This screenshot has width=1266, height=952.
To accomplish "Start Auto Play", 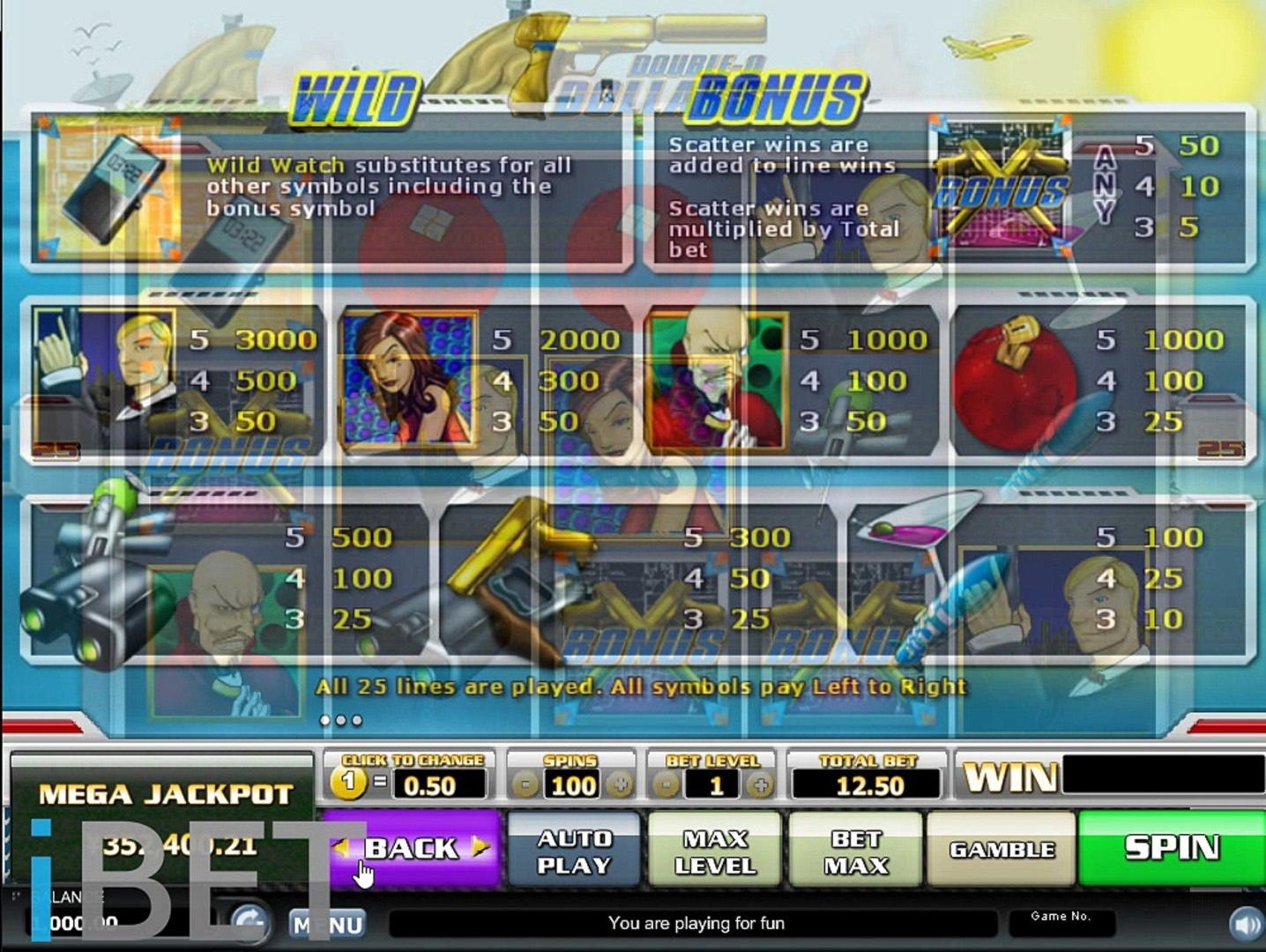I will click(574, 851).
